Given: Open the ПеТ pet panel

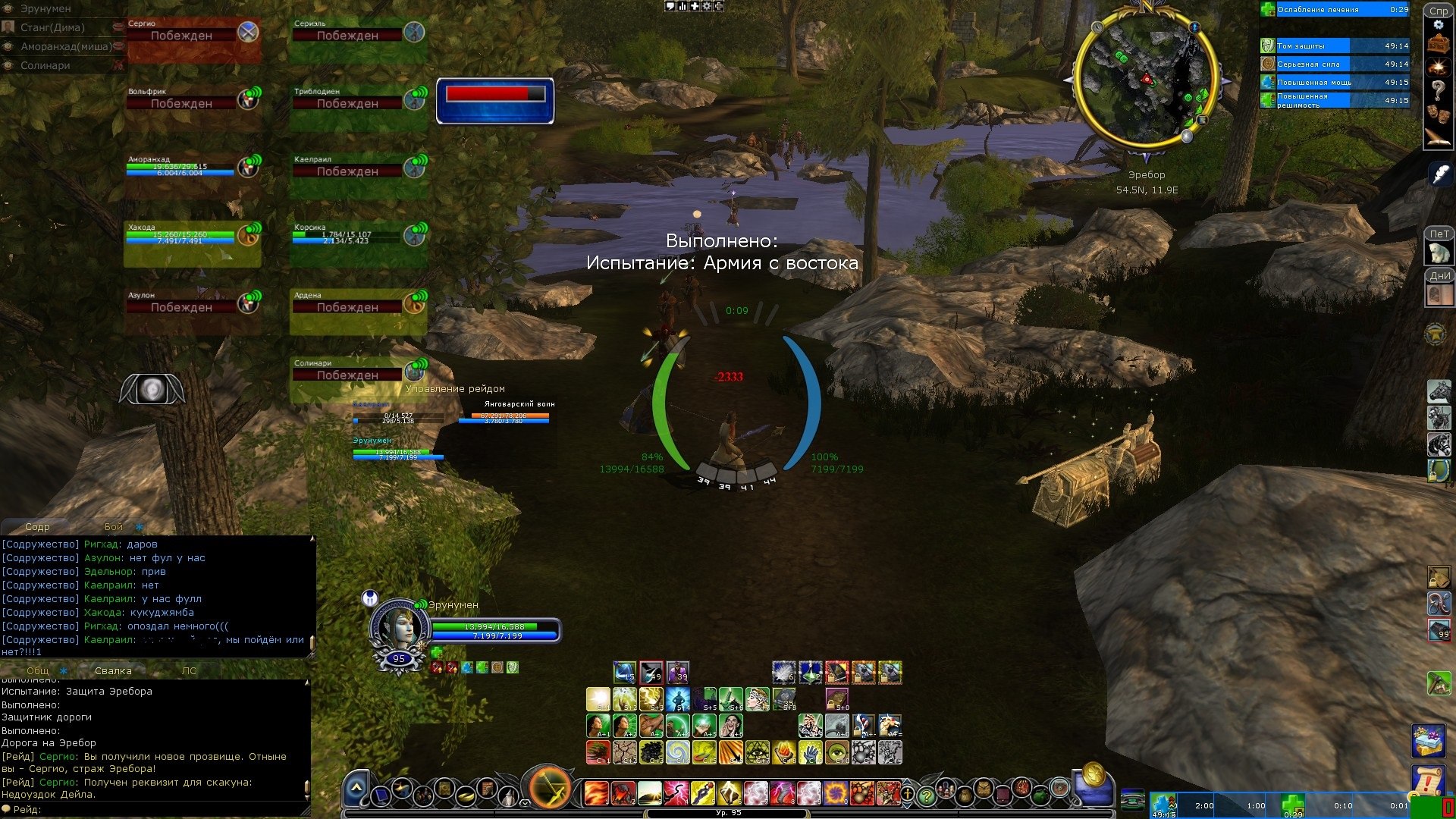Looking at the screenshot, I should pyautogui.click(x=1439, y=252).
